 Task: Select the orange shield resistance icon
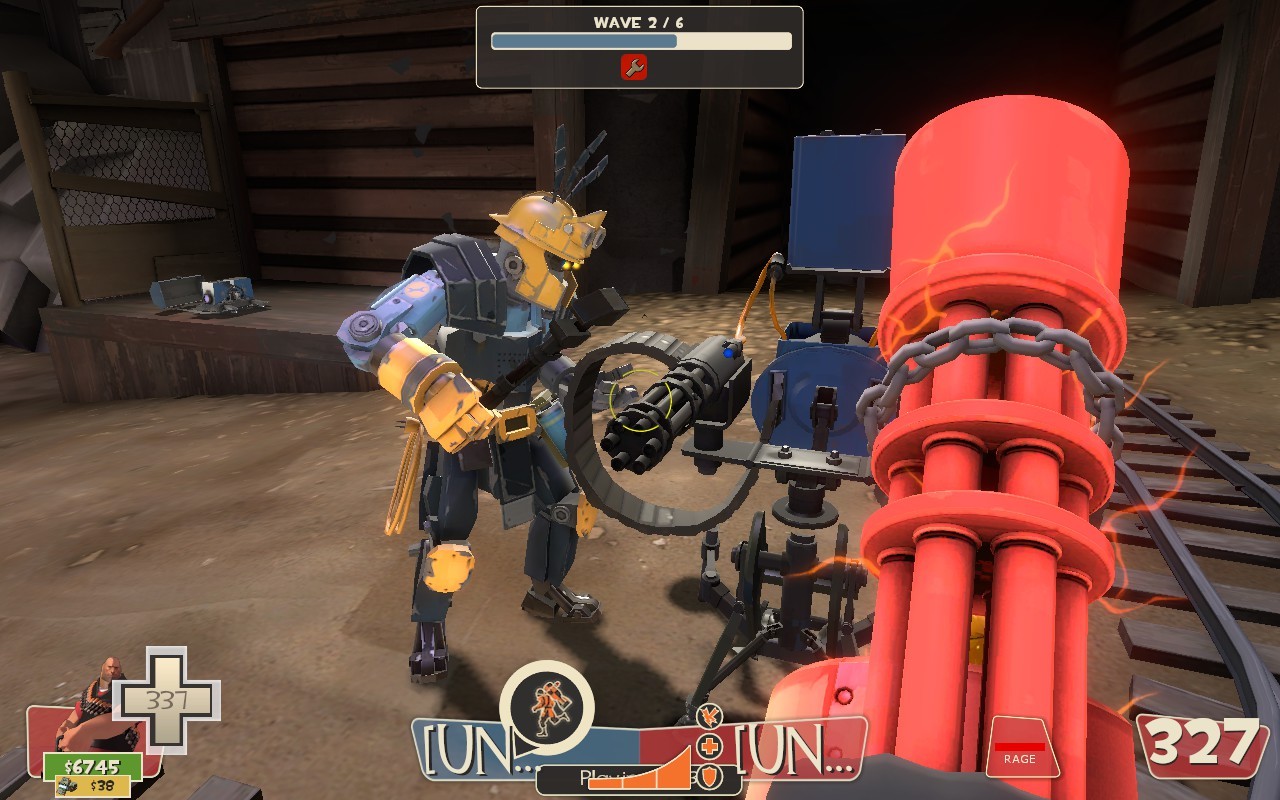[x=709, y=776]
